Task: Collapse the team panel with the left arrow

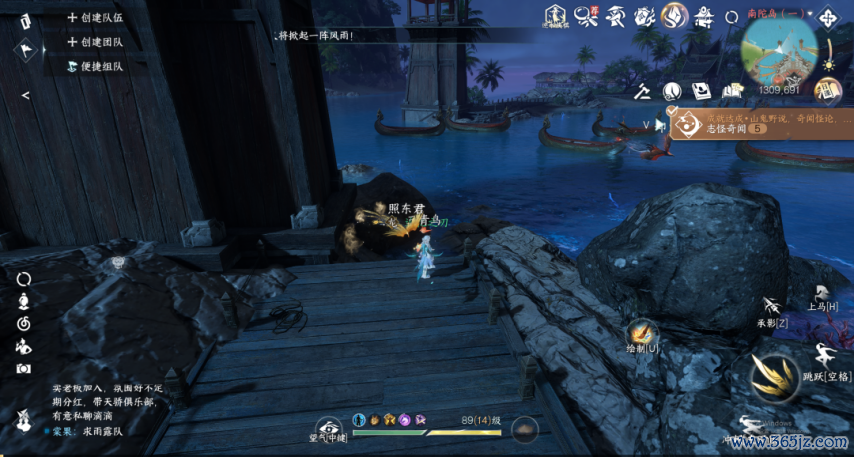Action: click(25, 95)
